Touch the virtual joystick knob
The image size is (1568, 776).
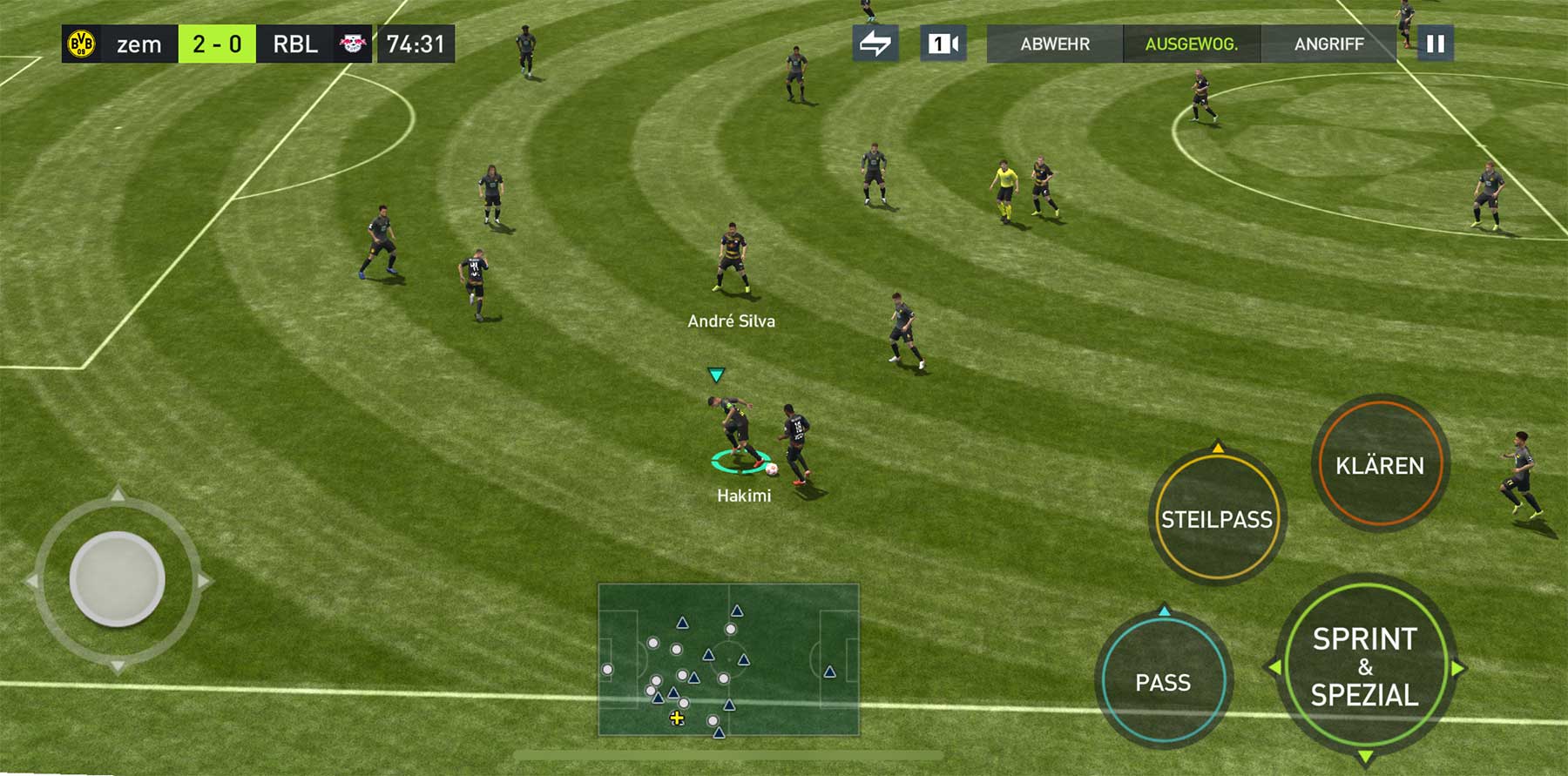point(117,579)
